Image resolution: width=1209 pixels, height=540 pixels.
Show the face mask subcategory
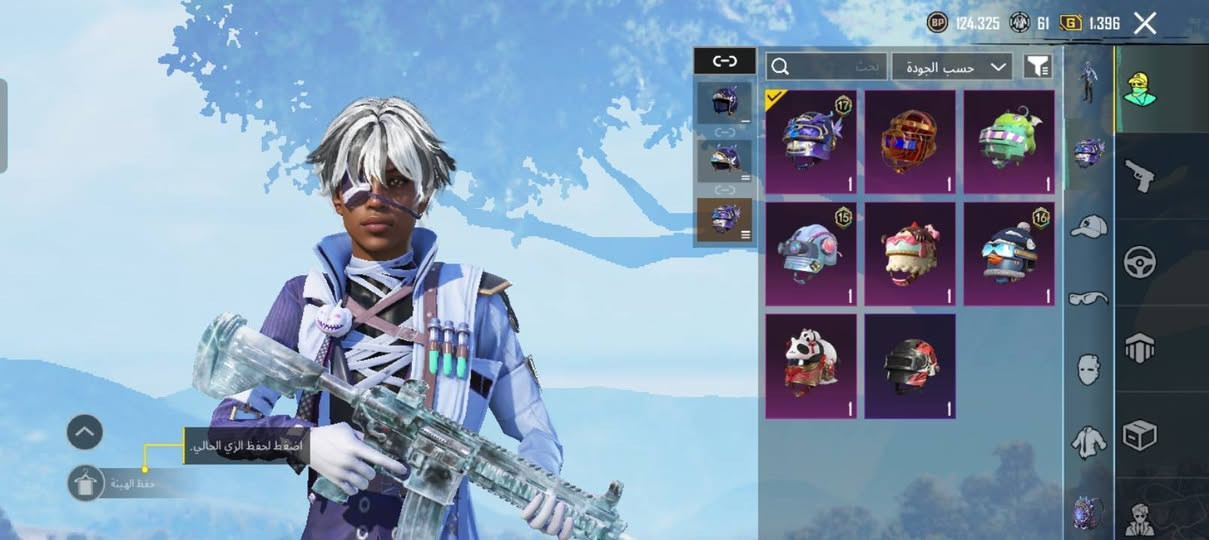click(1088, 368)
